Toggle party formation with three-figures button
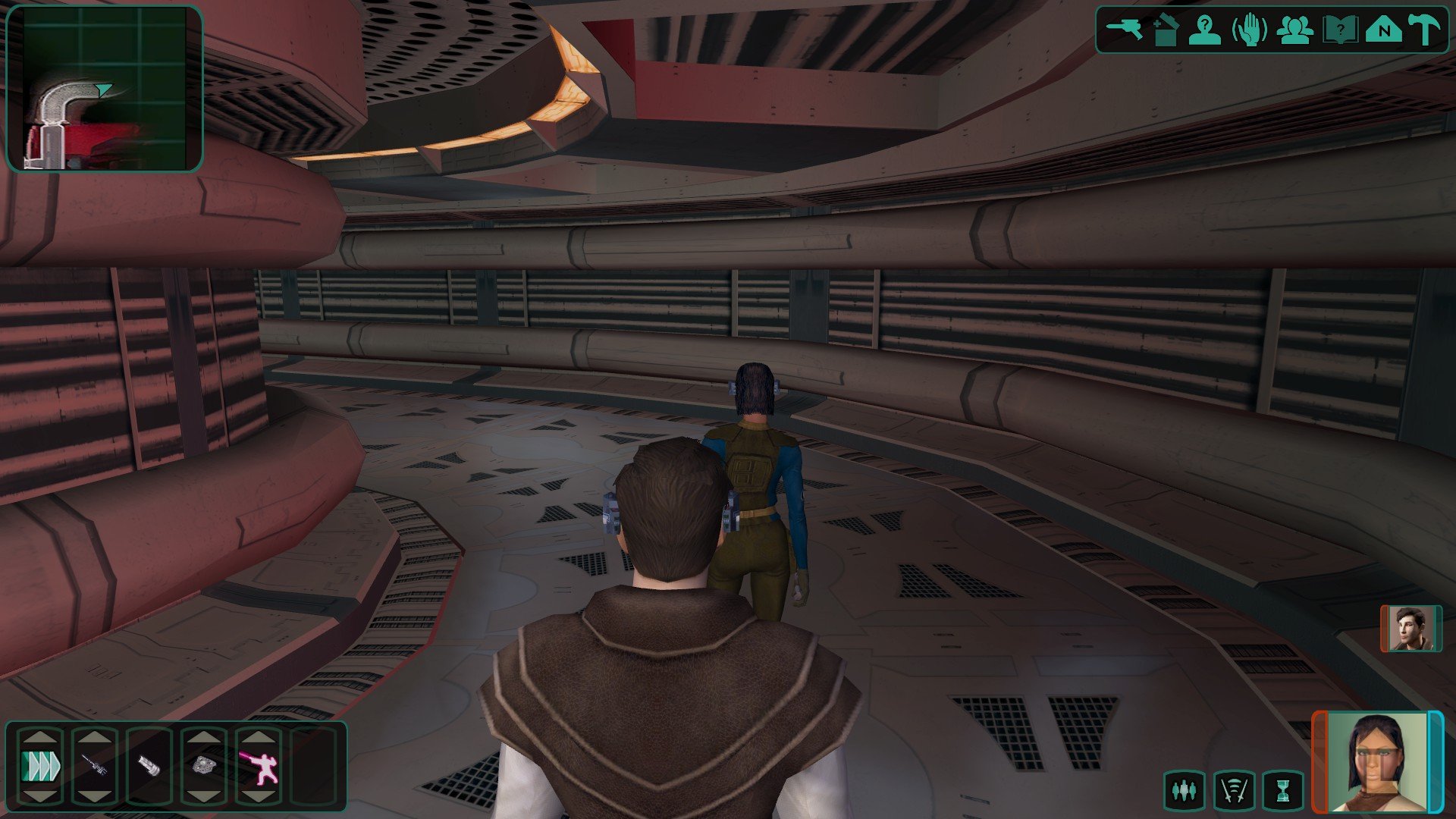Viewport: 1456px width, 819px height. click(x=1183, y=791)
